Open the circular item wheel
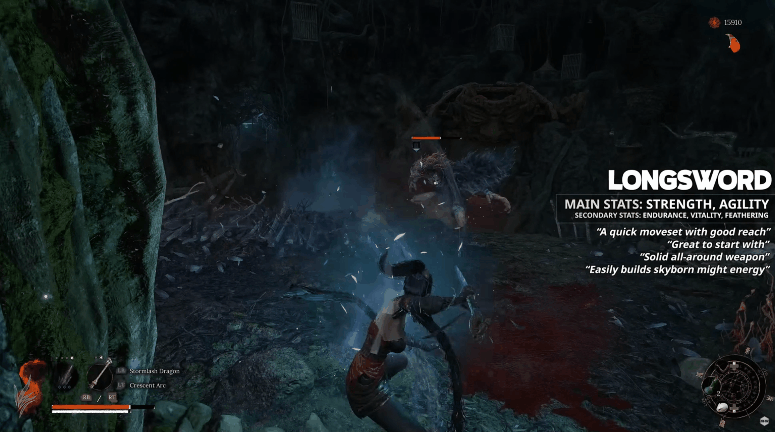 (733, 385)
